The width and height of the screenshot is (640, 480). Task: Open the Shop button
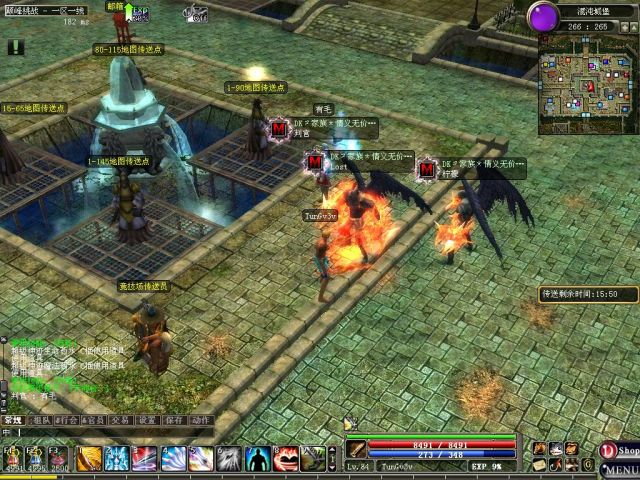click(x=619, y=451)
